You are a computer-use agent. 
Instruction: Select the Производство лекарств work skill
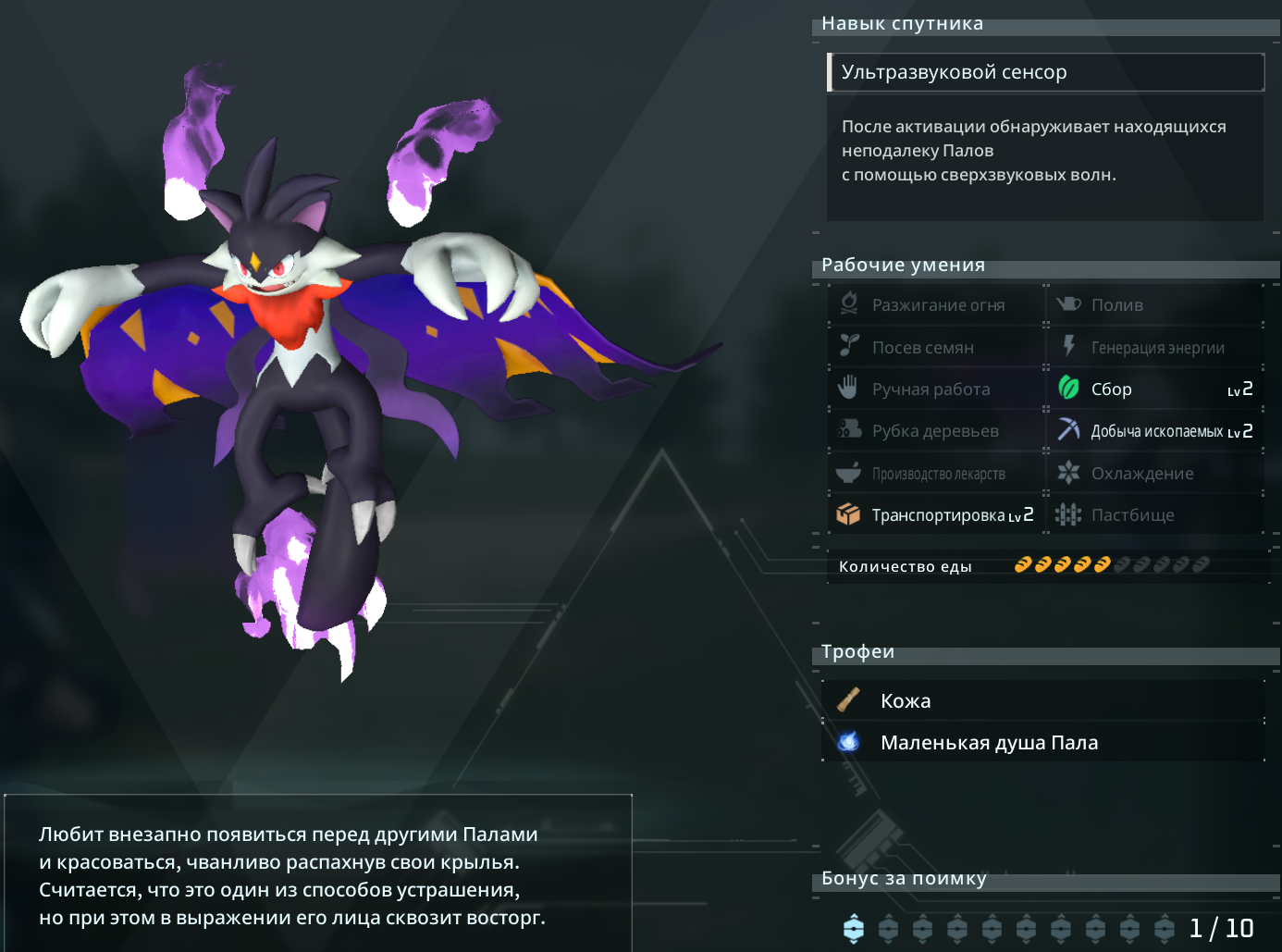pyautogui.click(x=936, y=474)
